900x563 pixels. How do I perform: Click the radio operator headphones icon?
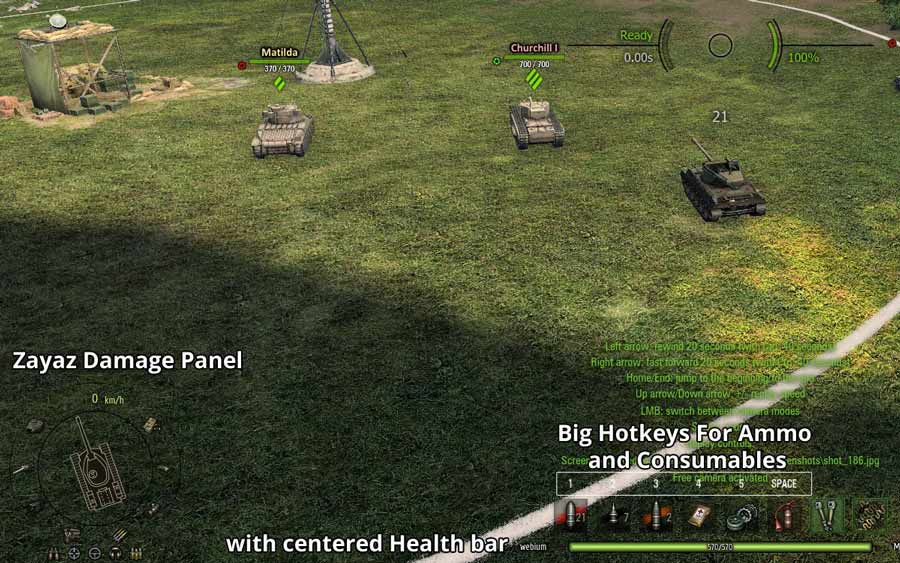(x=116, y=553)
